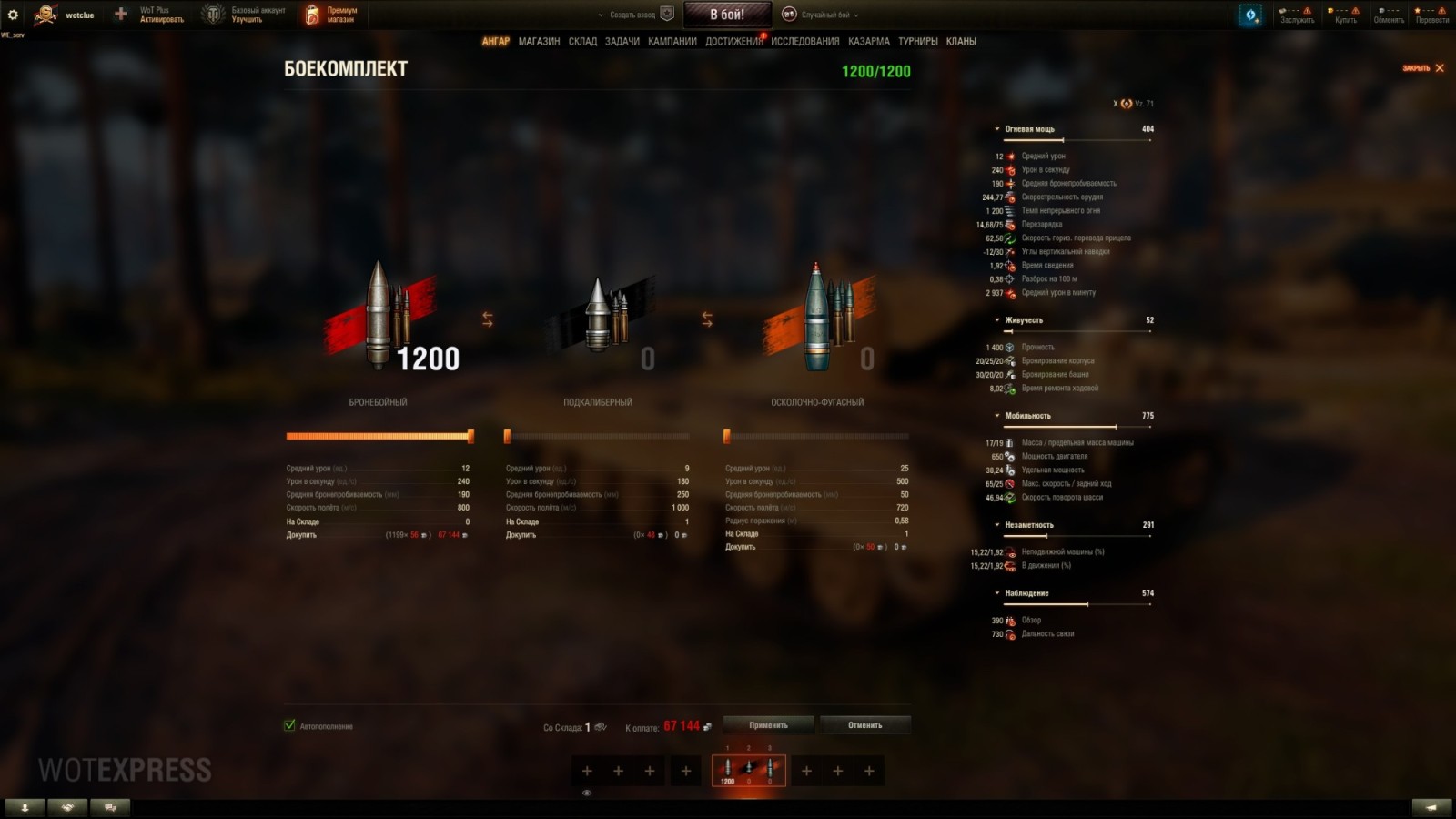Viewport: 1456px width, 819px height.
Task: Expand the Наблюдение section
Action: pyautogui.click(x=996, y=592)
